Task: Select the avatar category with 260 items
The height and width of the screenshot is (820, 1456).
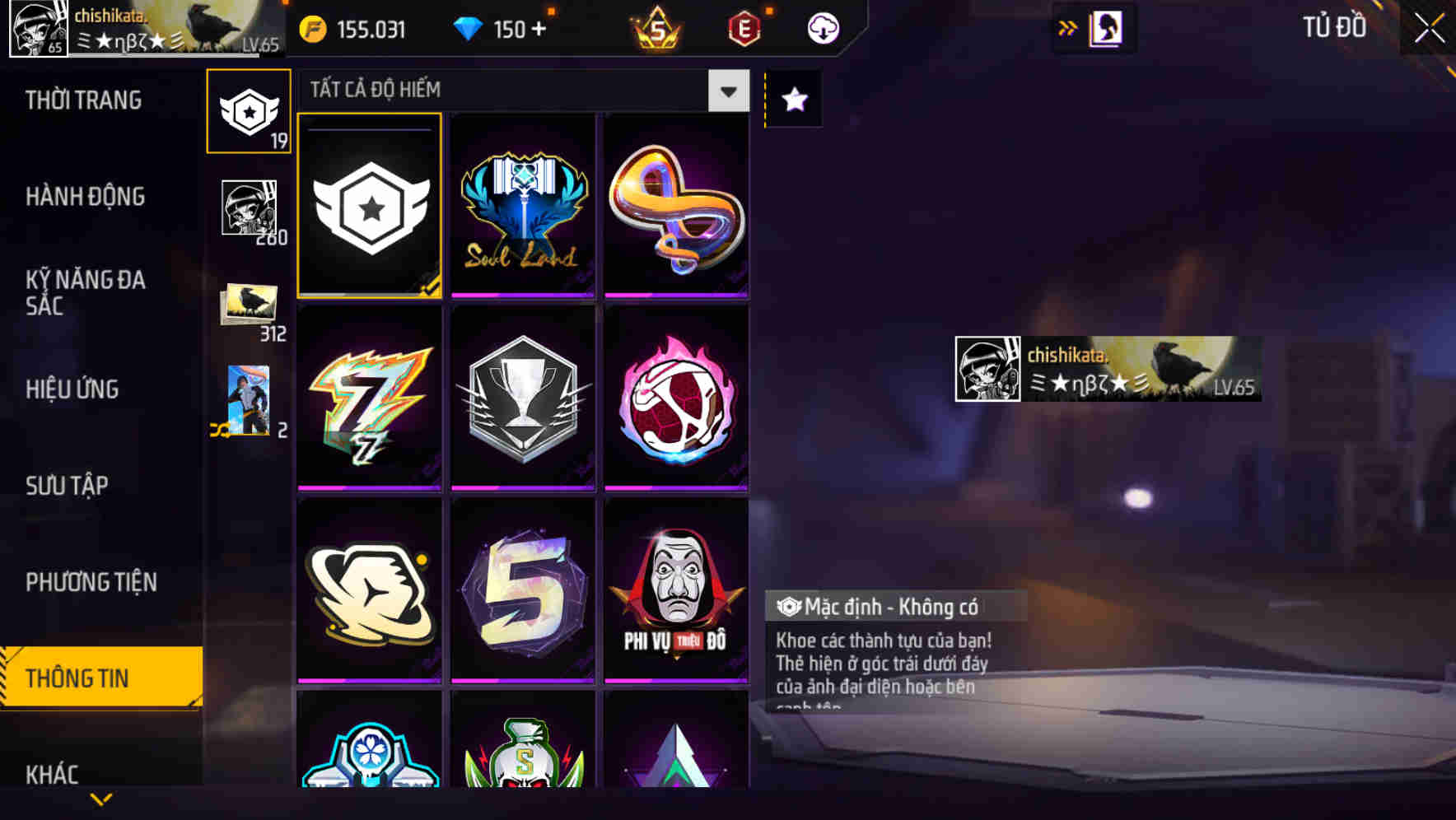Action: point(248,206)
